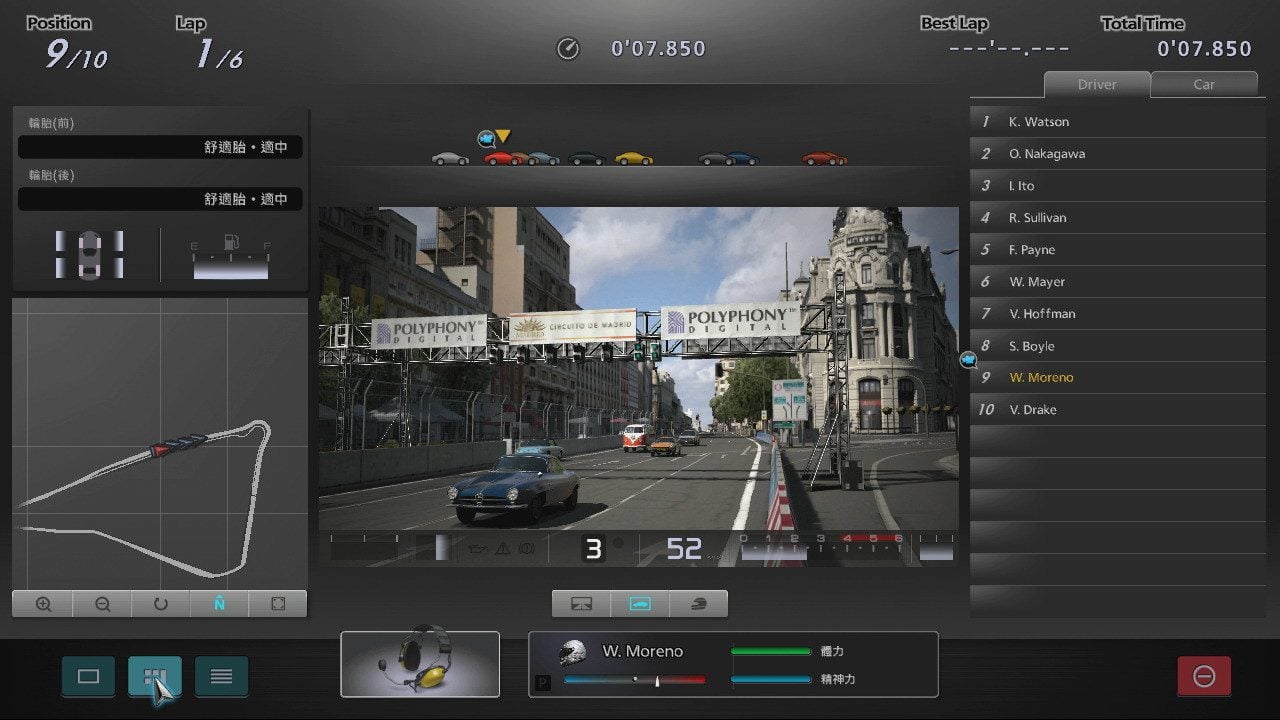Open the Driver tab
Image resolution: width=1280 pixels, height=720 pixels.
(1097, 84)
